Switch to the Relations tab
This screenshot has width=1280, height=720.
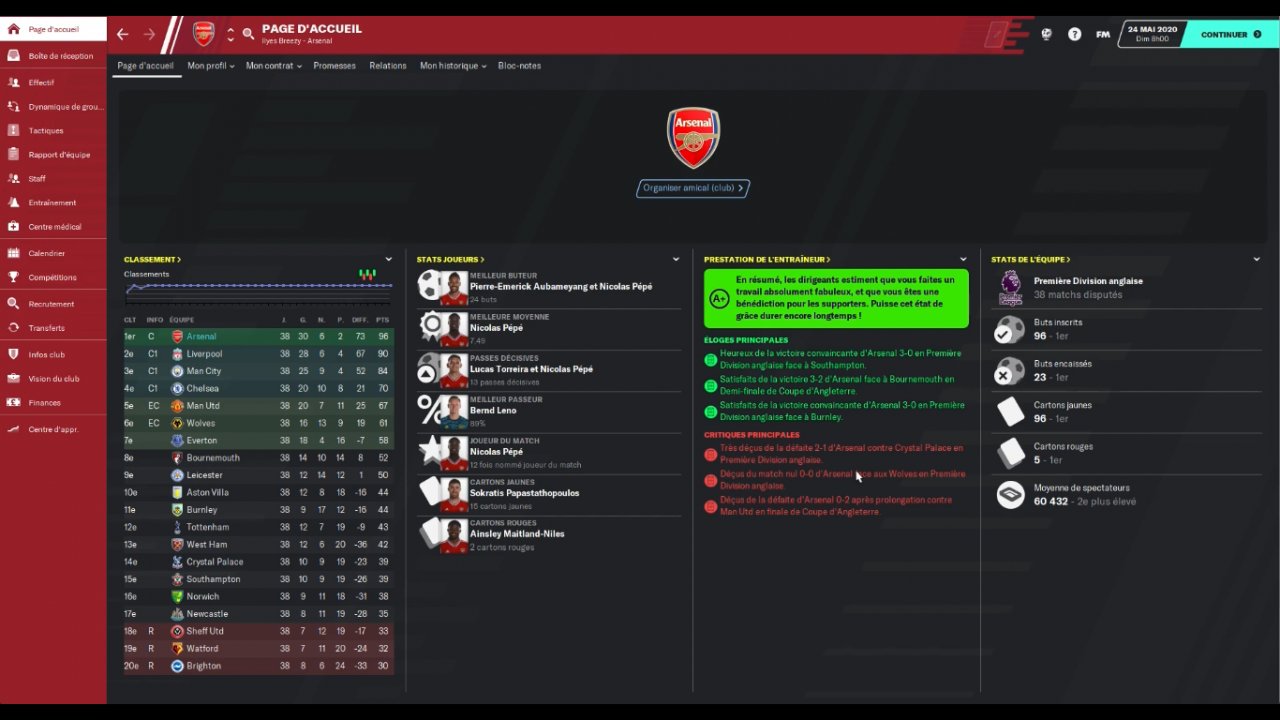(387, 66)
